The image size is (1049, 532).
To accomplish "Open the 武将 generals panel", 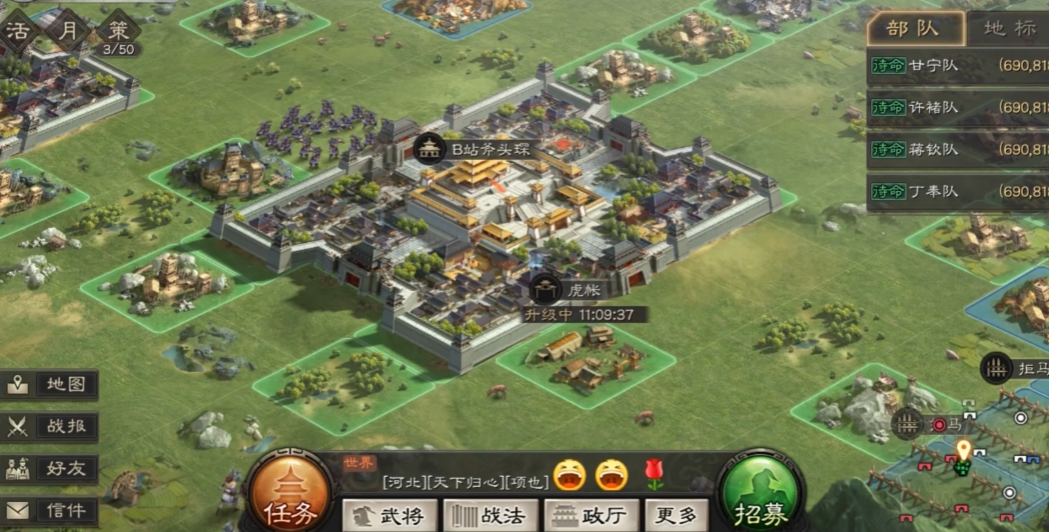I will coord(389,515).
